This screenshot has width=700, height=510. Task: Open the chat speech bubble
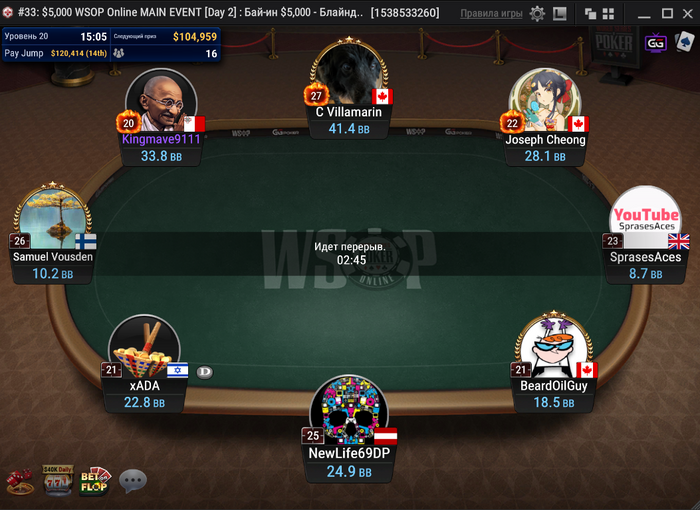pos(133,482)
